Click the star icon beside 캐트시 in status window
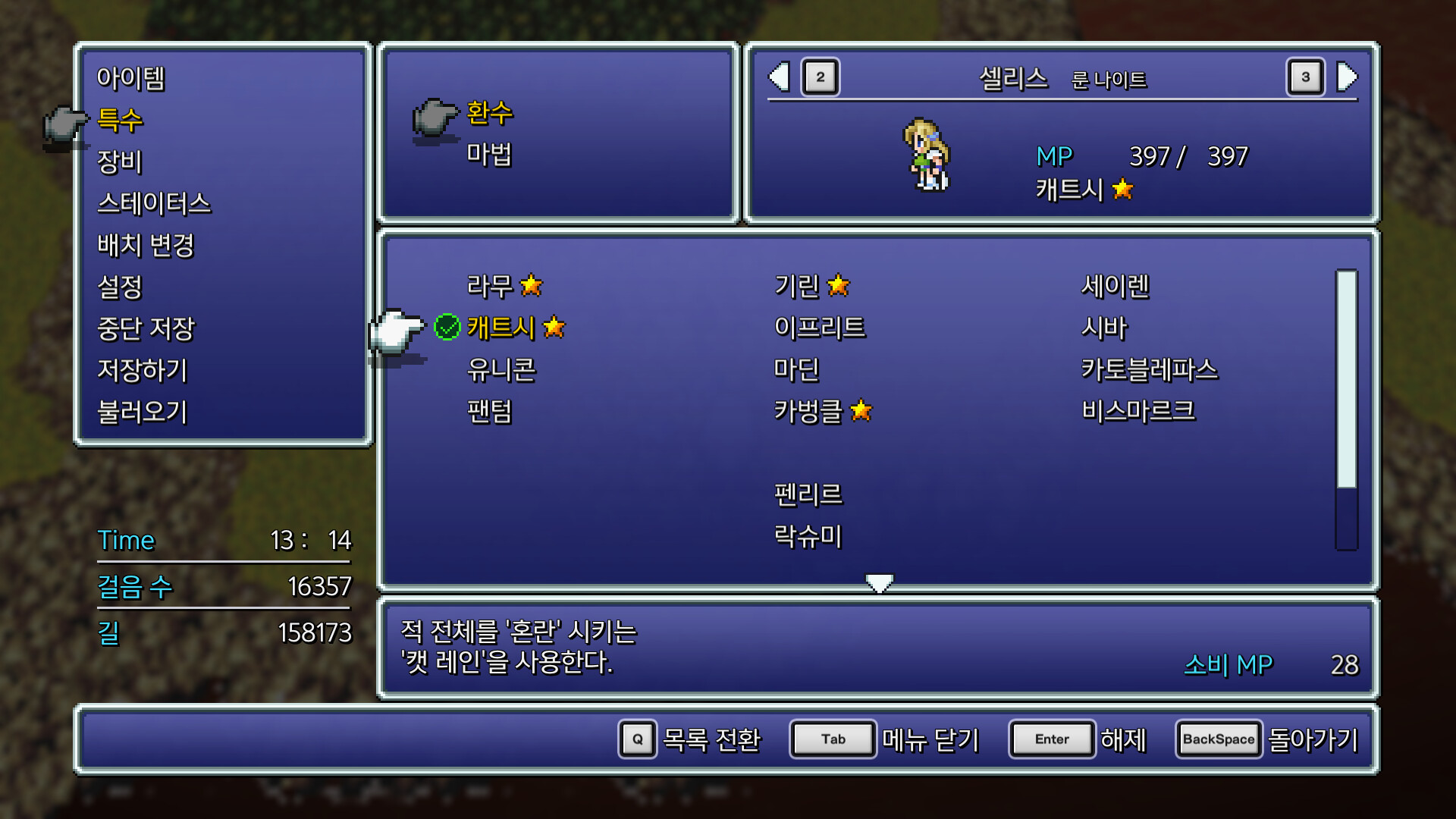This screenshot has height=819, width=1456. [1123, 190]
